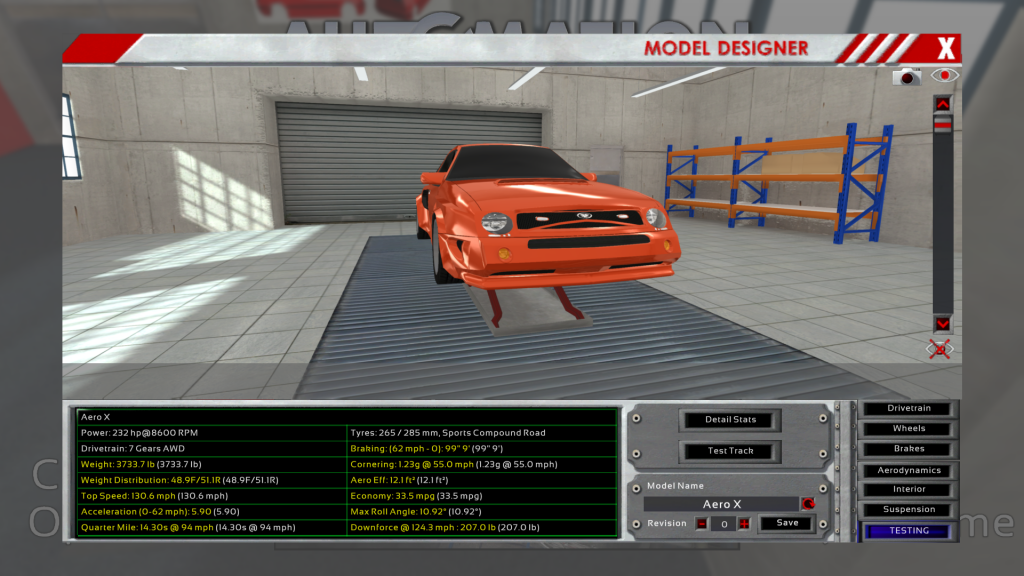This screenshot has width=1024, height=576.
Task: Show the Aerodynamics tab
Action: point(908,470)
